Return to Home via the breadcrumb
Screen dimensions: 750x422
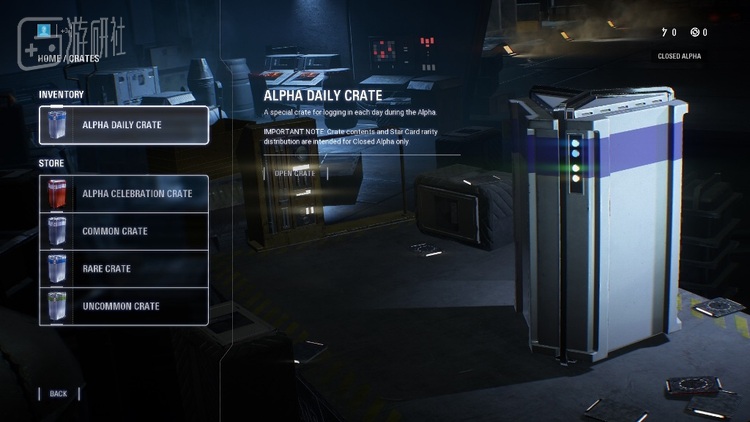(x=48, y=59)
